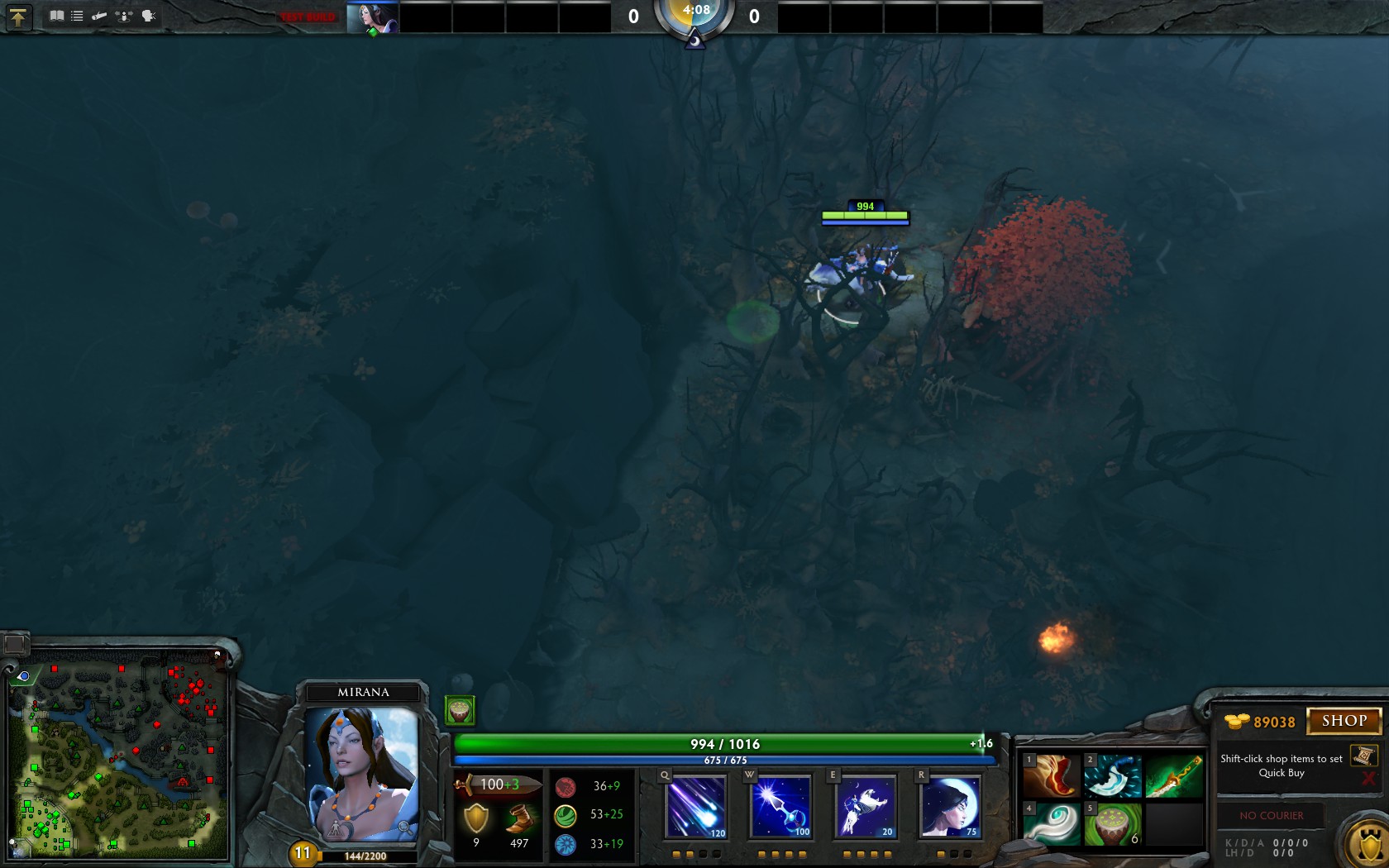Screen dimensions: 1389x868
Task: Use the white swirl Force Staff item
Action: pyautogui.click(x=1051, y=824)
